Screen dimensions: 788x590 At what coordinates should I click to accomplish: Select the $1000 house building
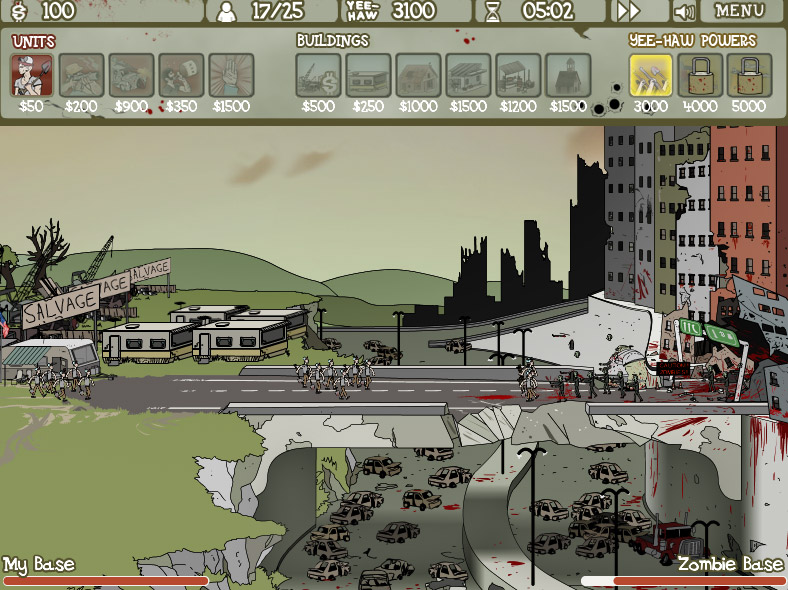point(418,75)
